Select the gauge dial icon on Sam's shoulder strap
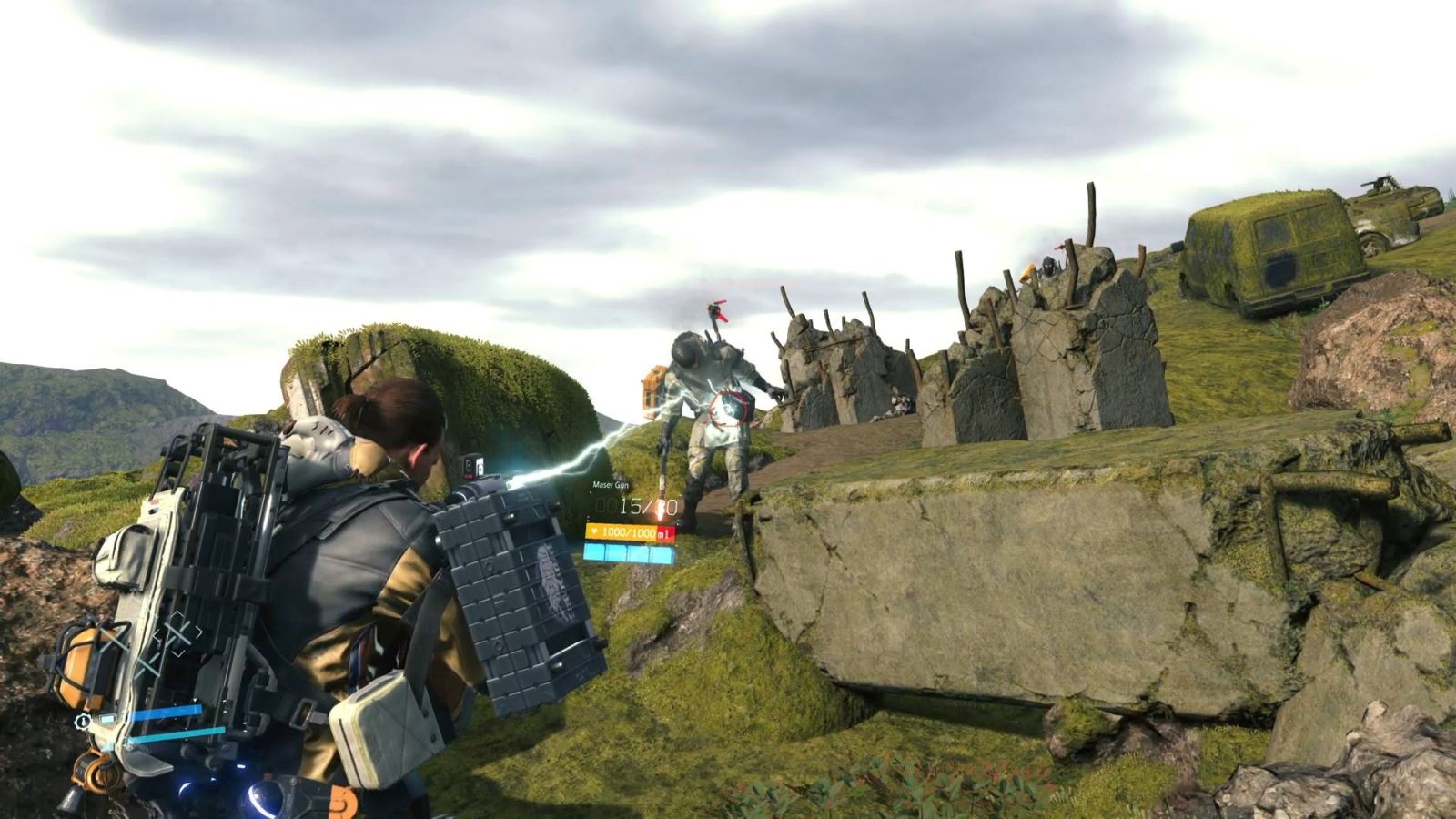This screenshot has width=1456, height=819. tap(82, 722)
